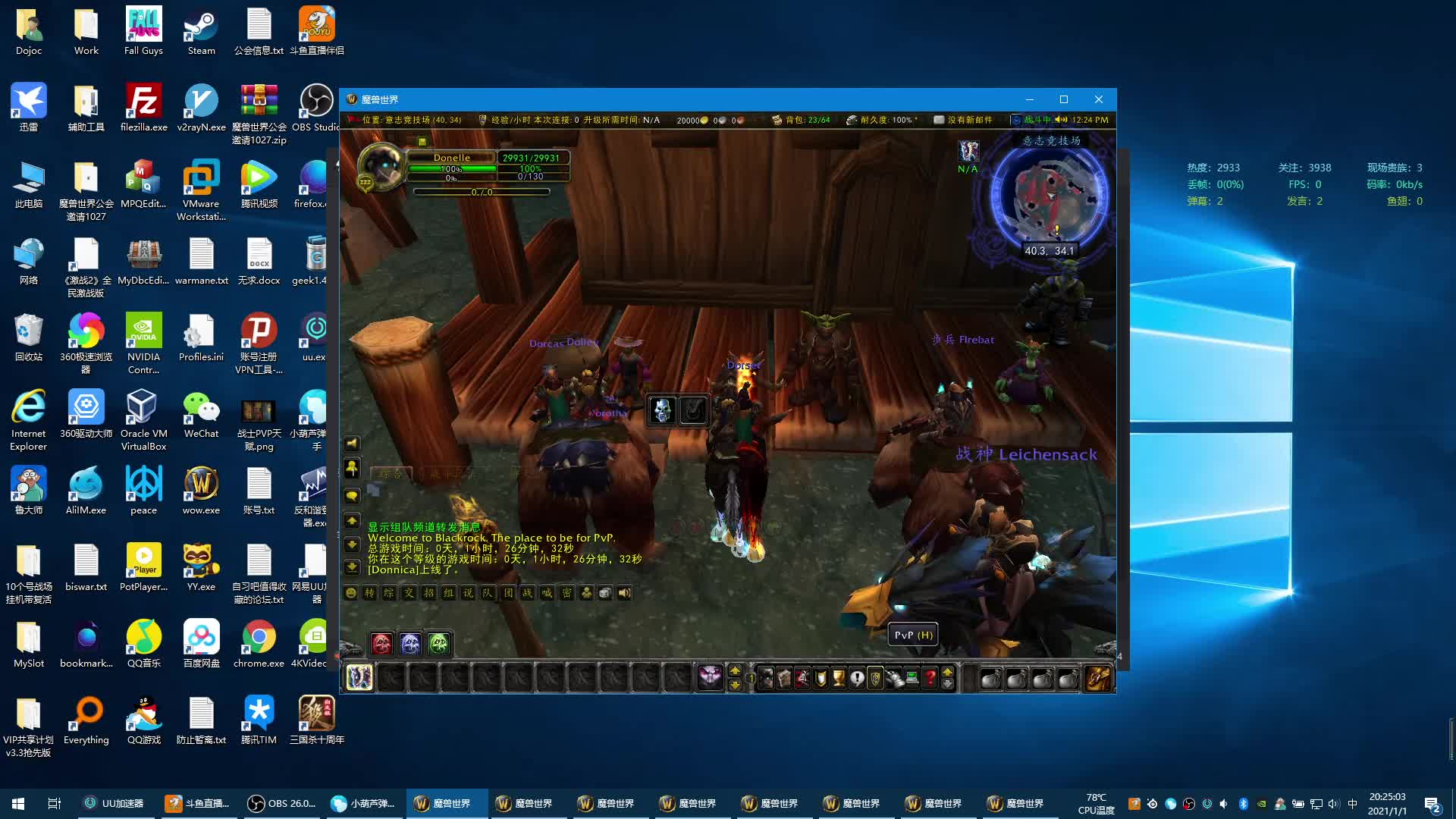Image resolution: width=1456 pixels, height=819 pixels.
Task: Click the red skull stance icon
Action: tap(381, 644)
